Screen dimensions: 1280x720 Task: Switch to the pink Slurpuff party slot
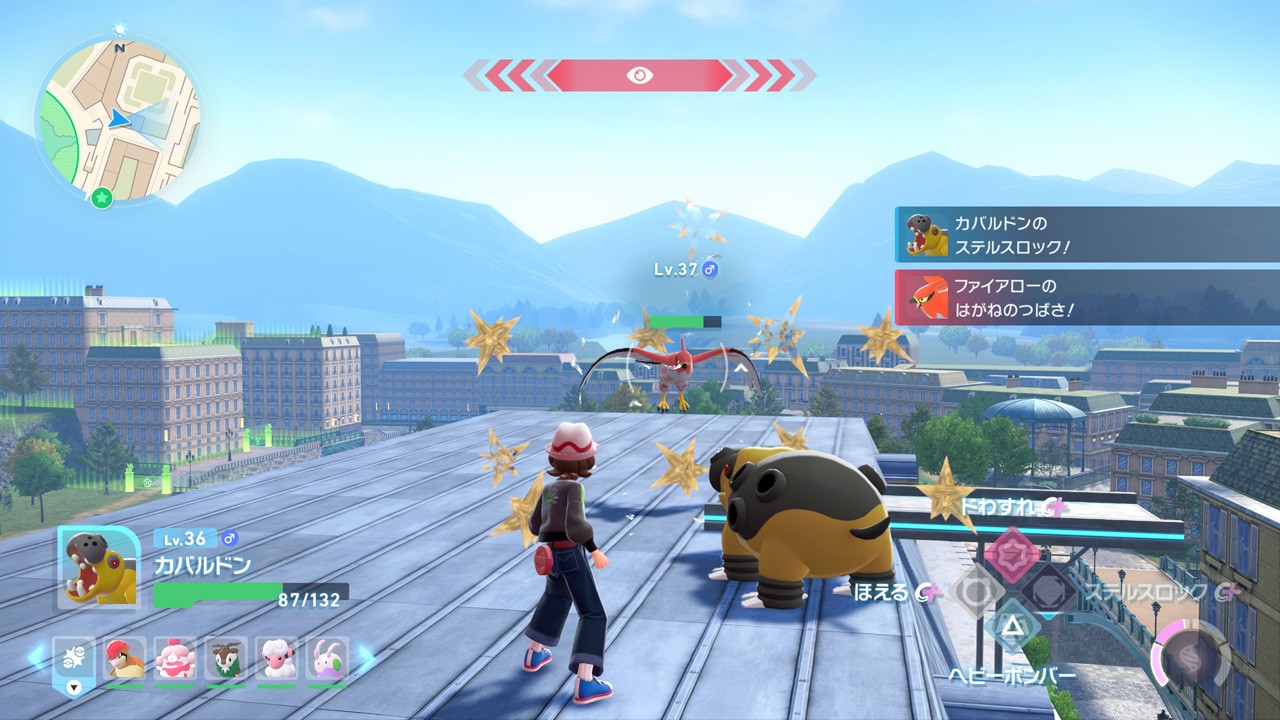[175, 659]
